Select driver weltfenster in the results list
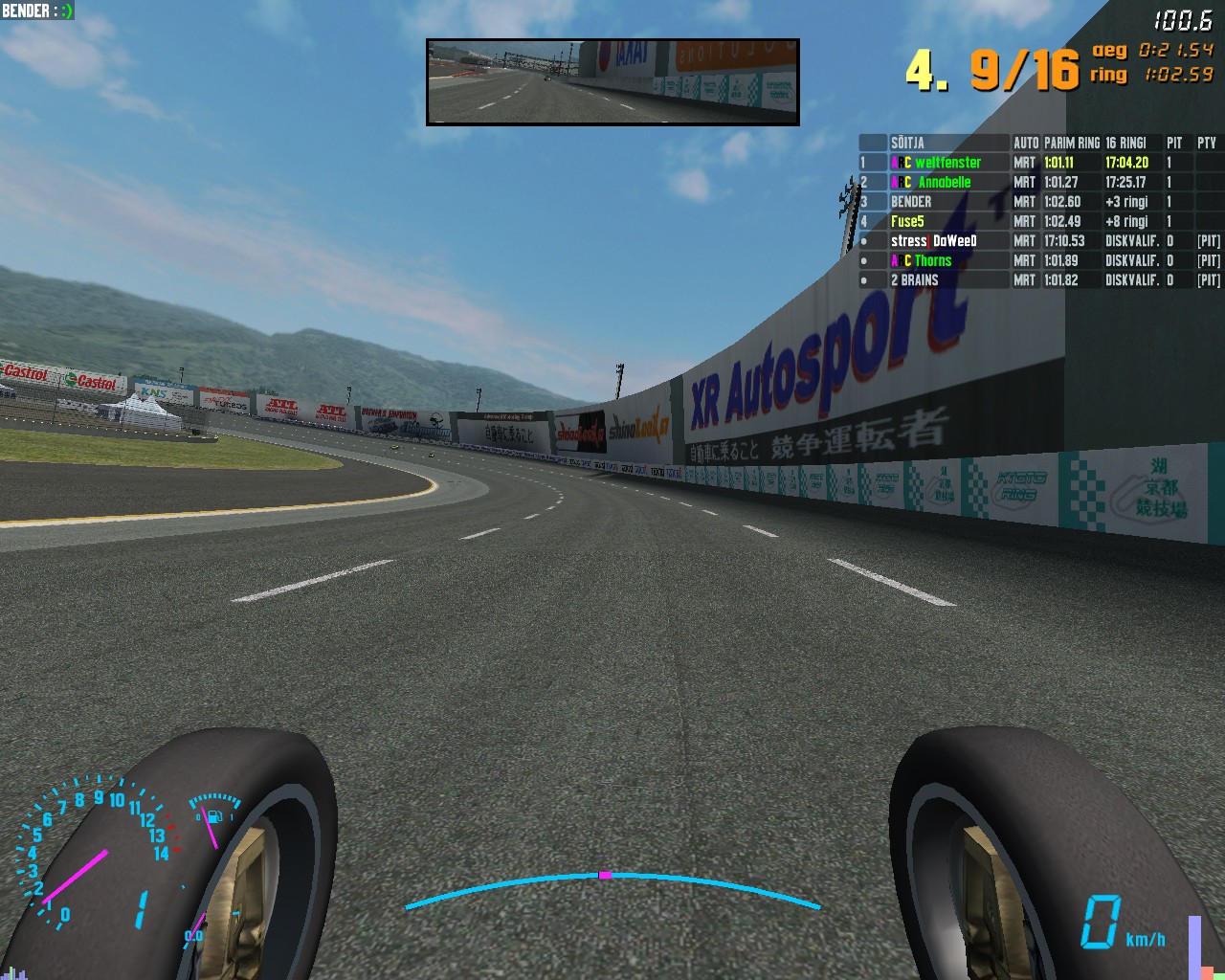The height and width of the screenshot is (980, 1225). pyautogui.click(x=947, y=163)
